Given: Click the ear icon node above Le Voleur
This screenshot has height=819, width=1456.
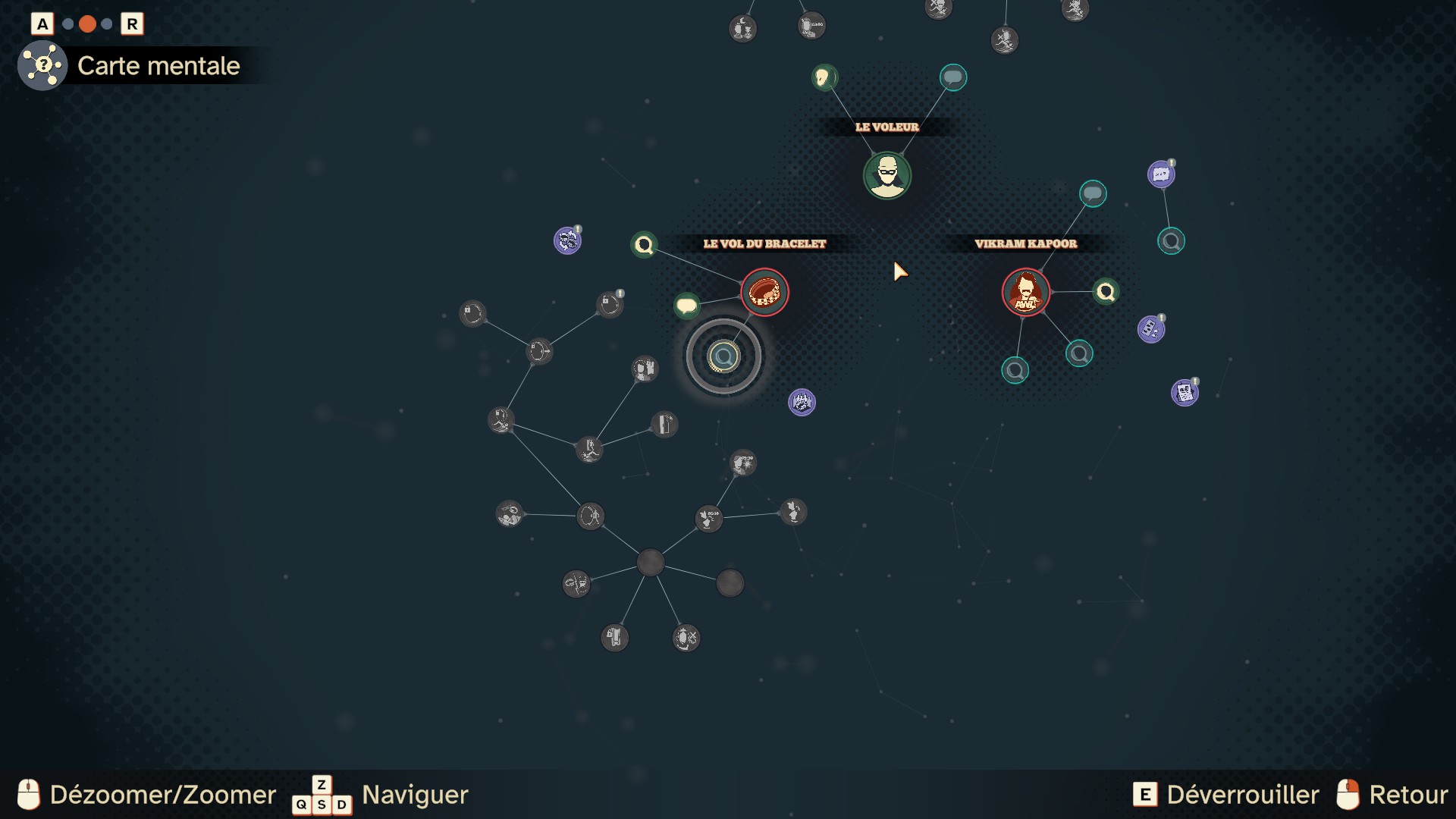Looking at the screenshot, I should click(x=824, y=77).
